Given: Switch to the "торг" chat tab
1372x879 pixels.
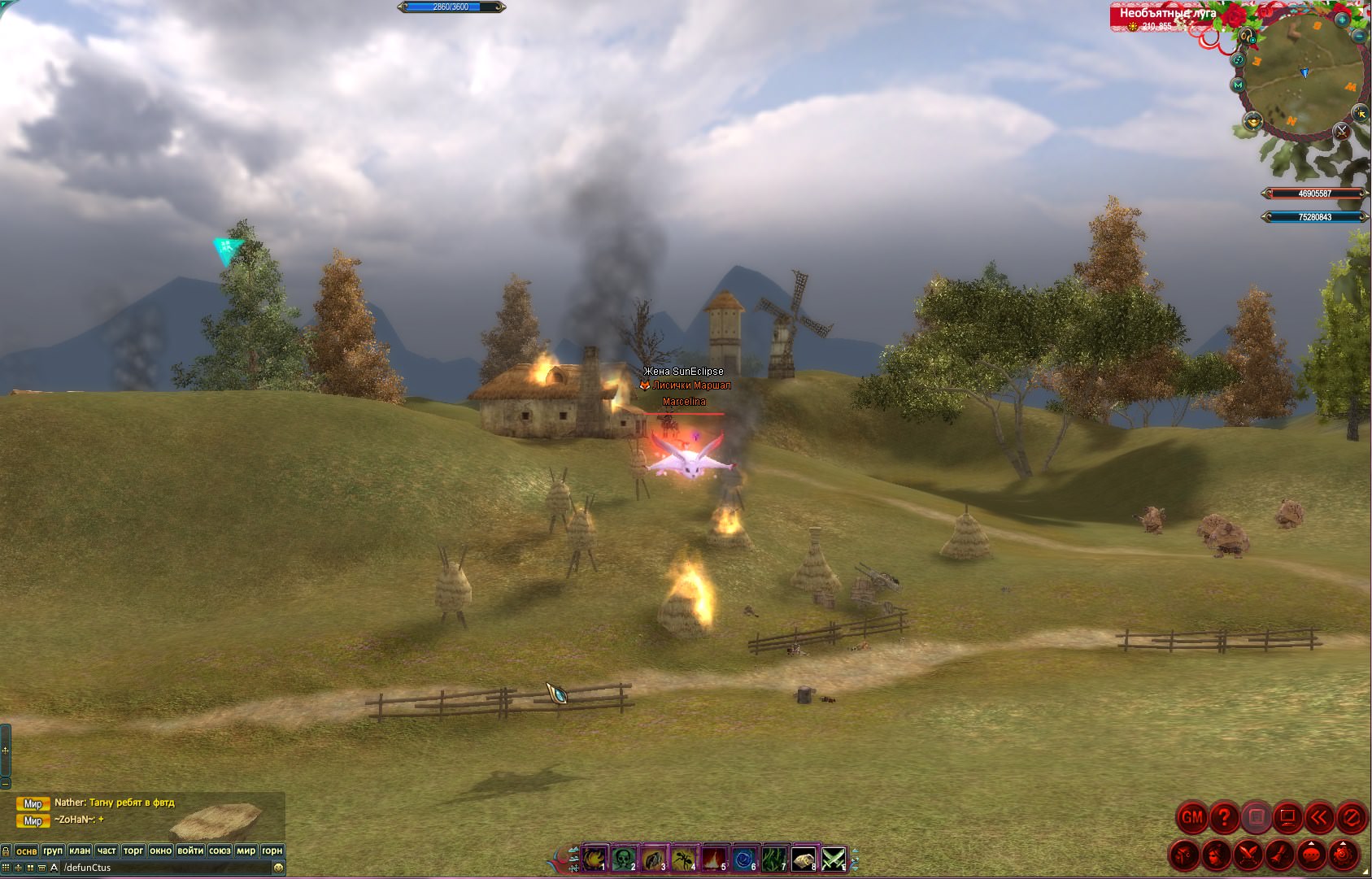Looking at the screenshot, I should point(133,851).
